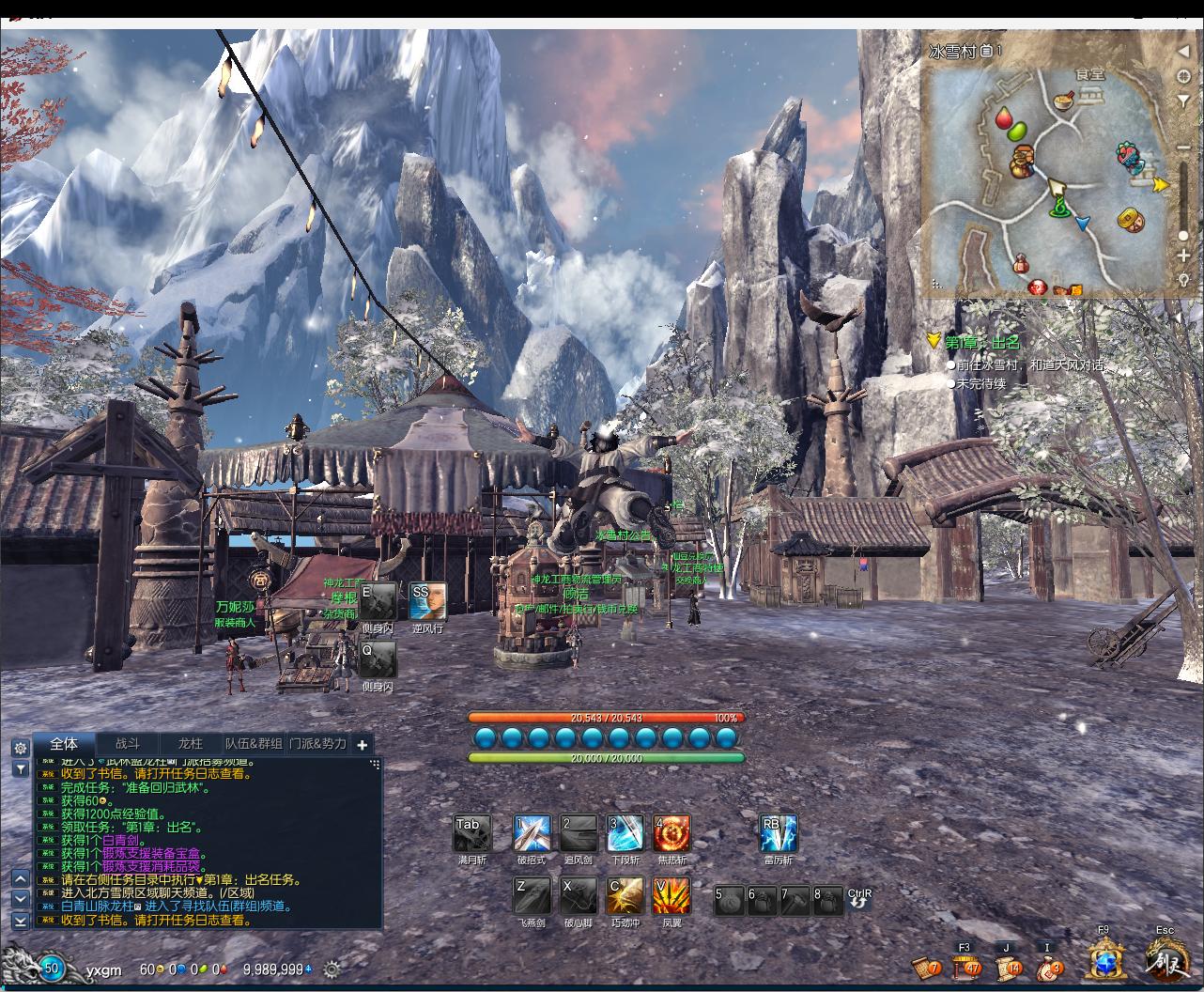Use the 凤翼 skill
The width and height of the screenshot is (1204, 992).
(x=671, y=896)
